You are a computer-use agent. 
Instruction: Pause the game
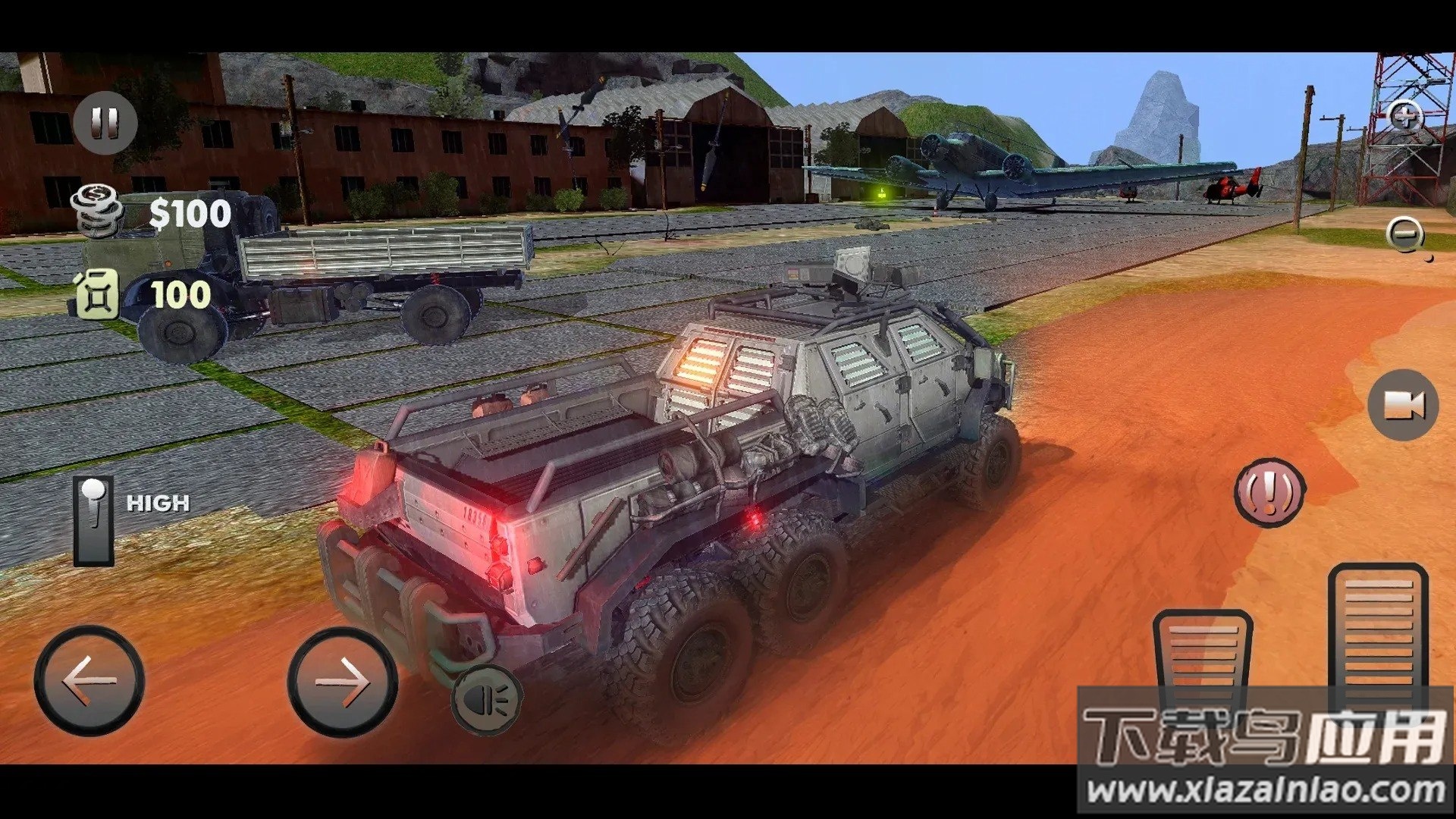pos(105,123)
